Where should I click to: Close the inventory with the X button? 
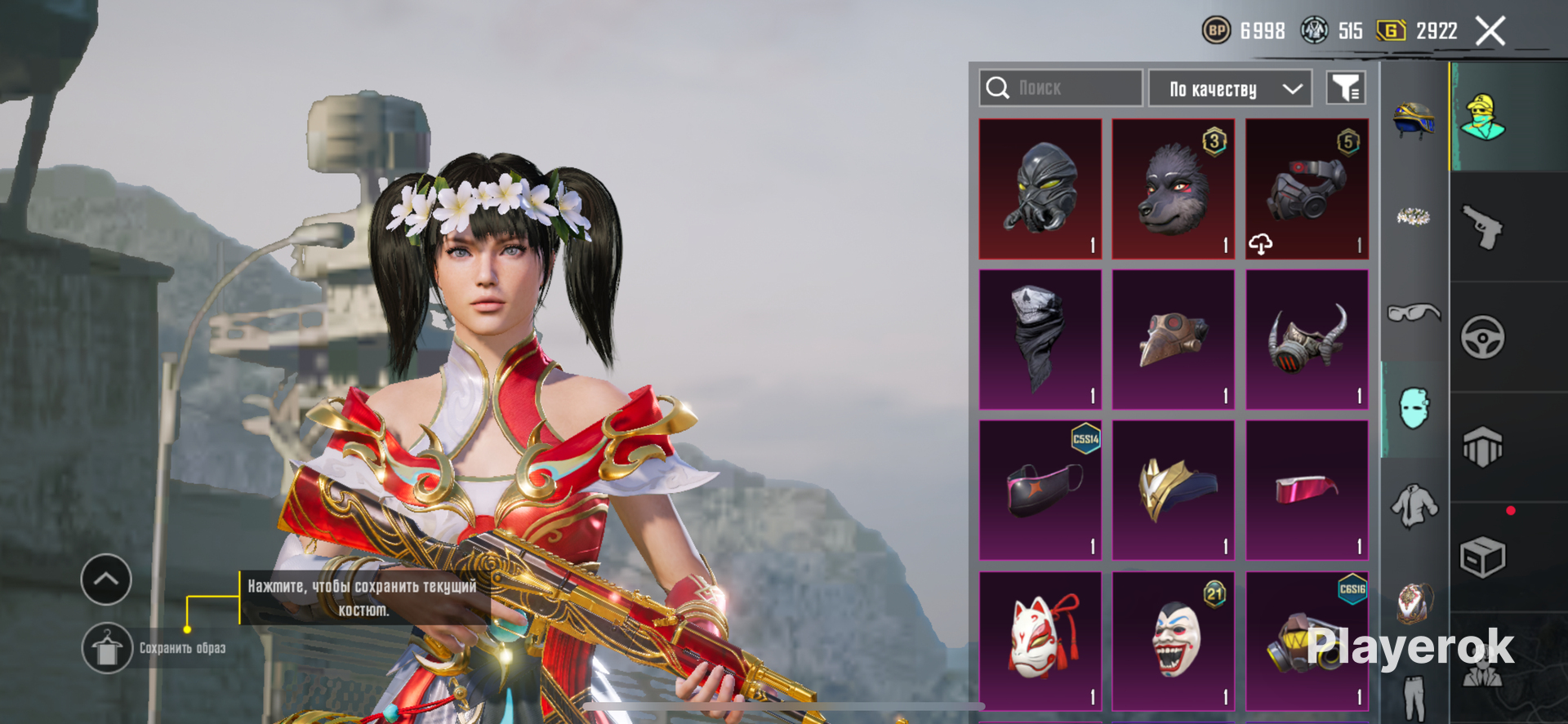coord(1490,32)
